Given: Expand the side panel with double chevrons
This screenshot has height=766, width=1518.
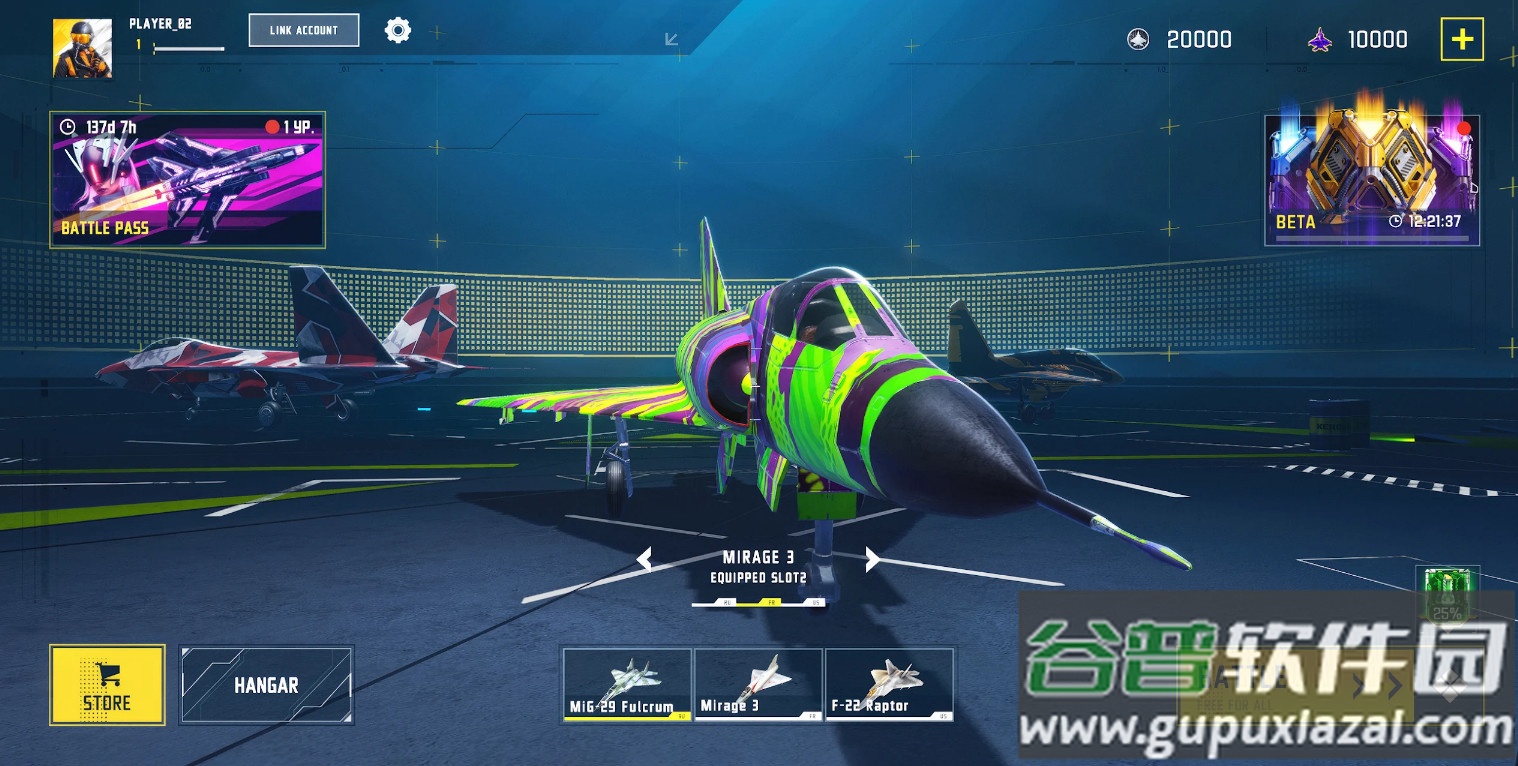Looking at the screenshot, I should click(x=1377, y=686).
